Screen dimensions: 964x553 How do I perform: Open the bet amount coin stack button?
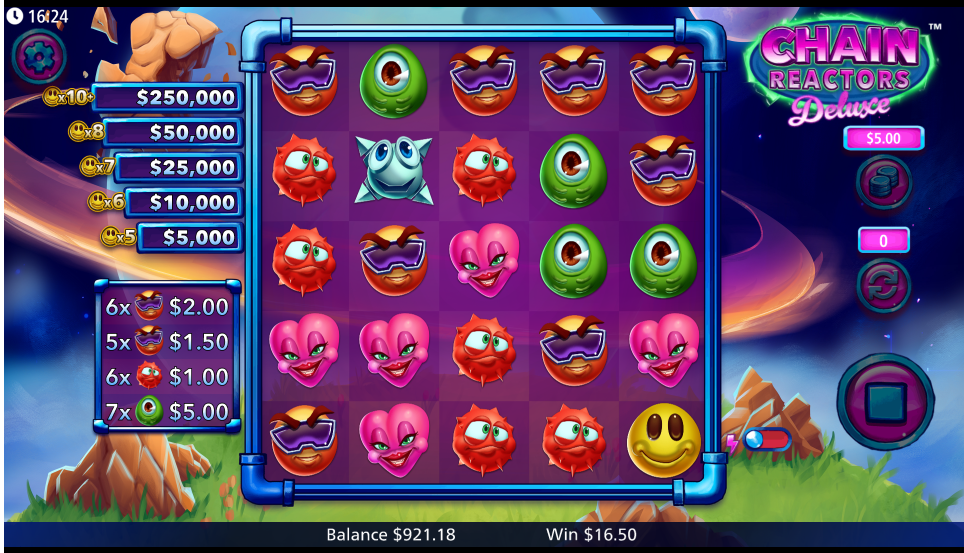click(883, 183)
